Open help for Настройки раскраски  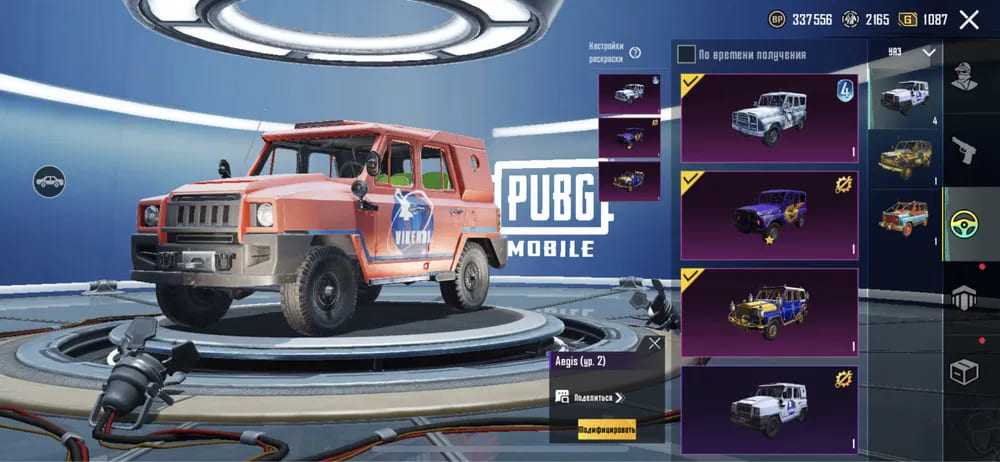[634, 52]
